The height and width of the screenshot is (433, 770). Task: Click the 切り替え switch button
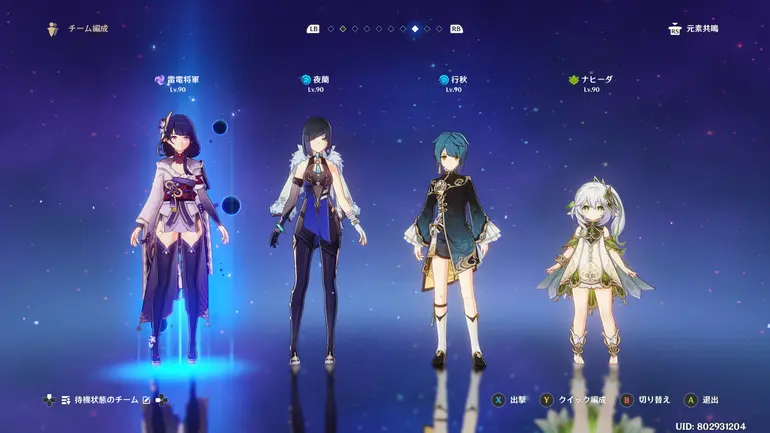tap(646, 400)
